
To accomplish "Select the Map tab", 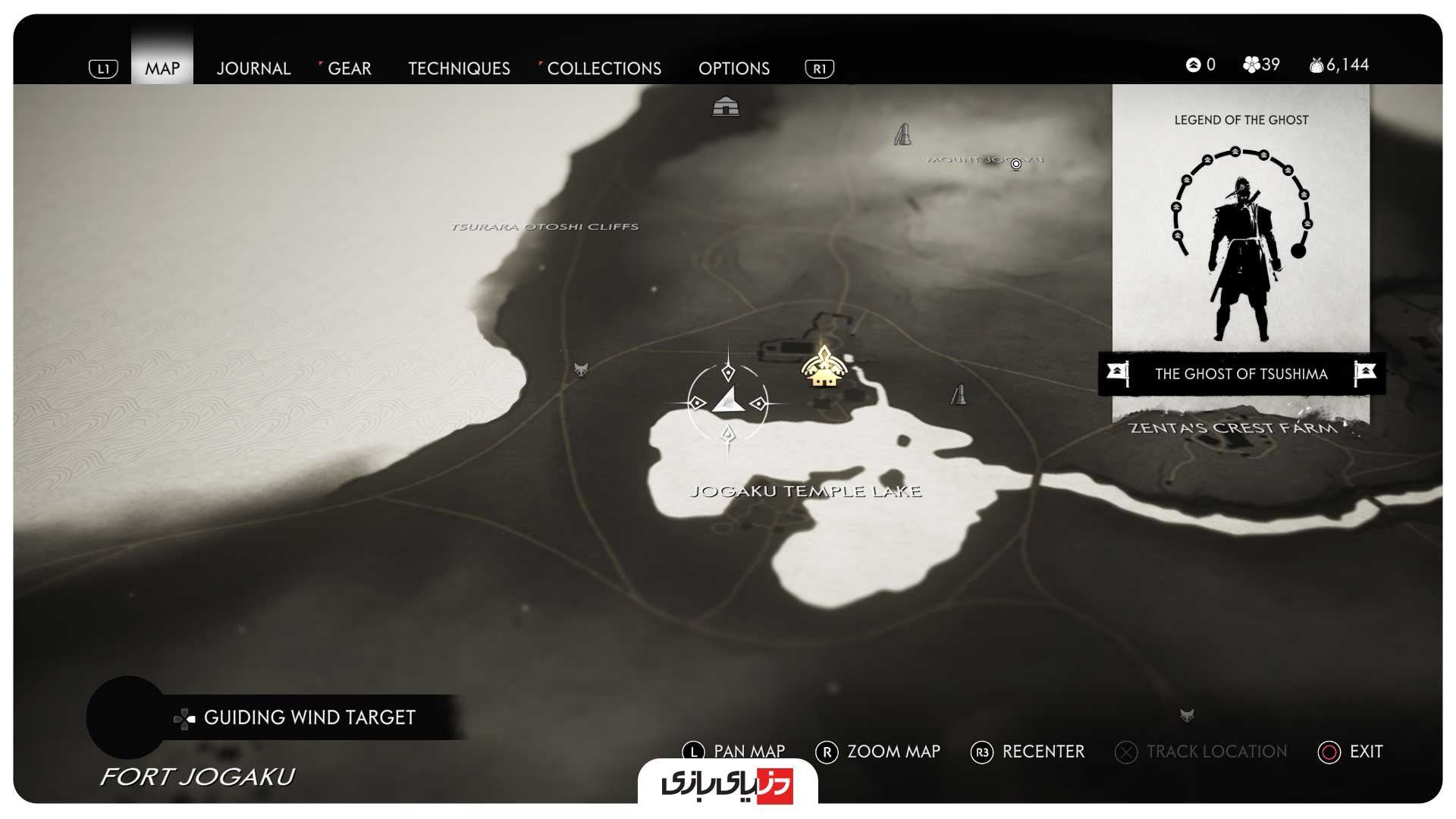I will (162, 68).
